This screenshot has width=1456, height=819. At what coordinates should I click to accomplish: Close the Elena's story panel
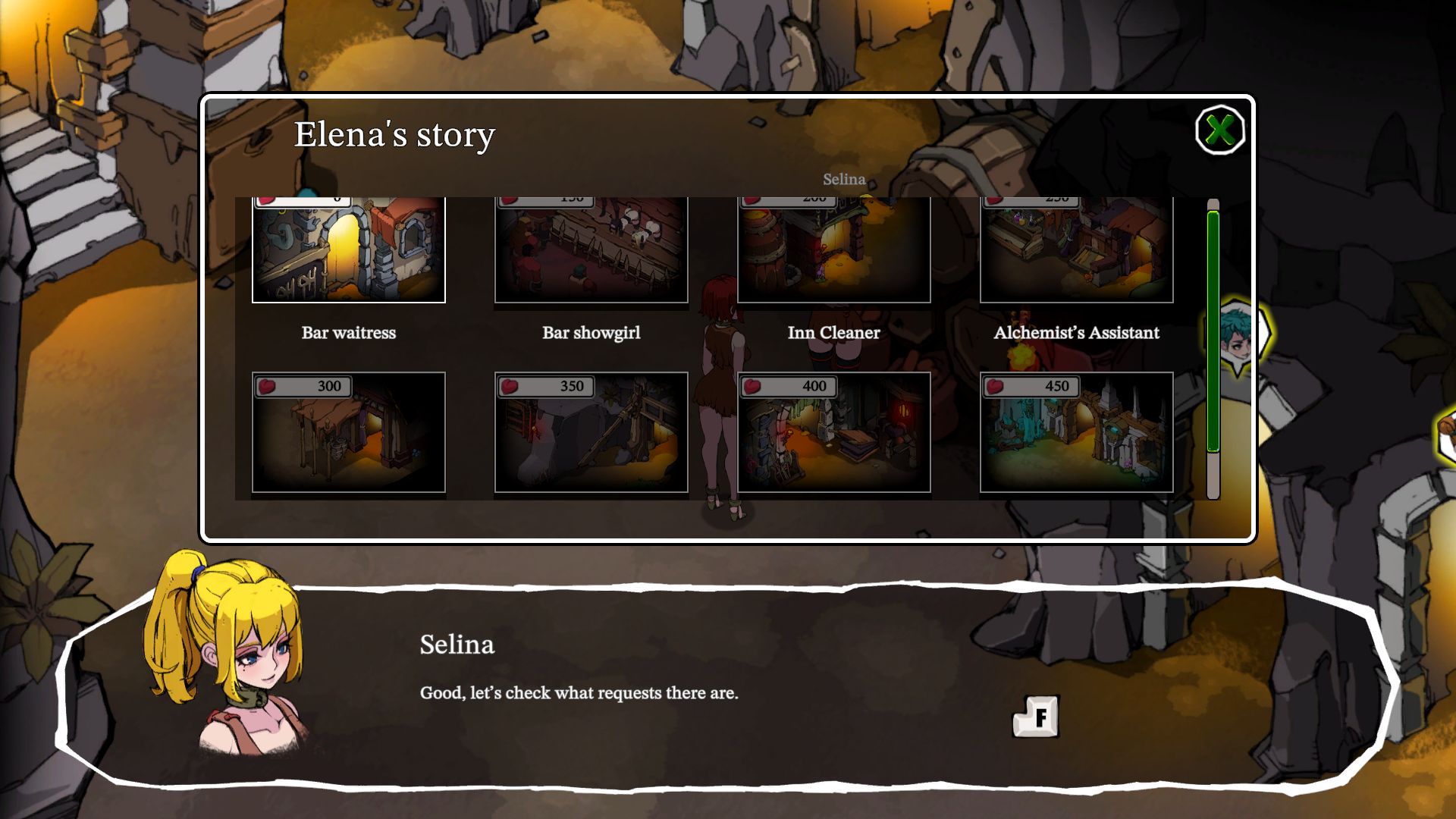coord(1219,130)
